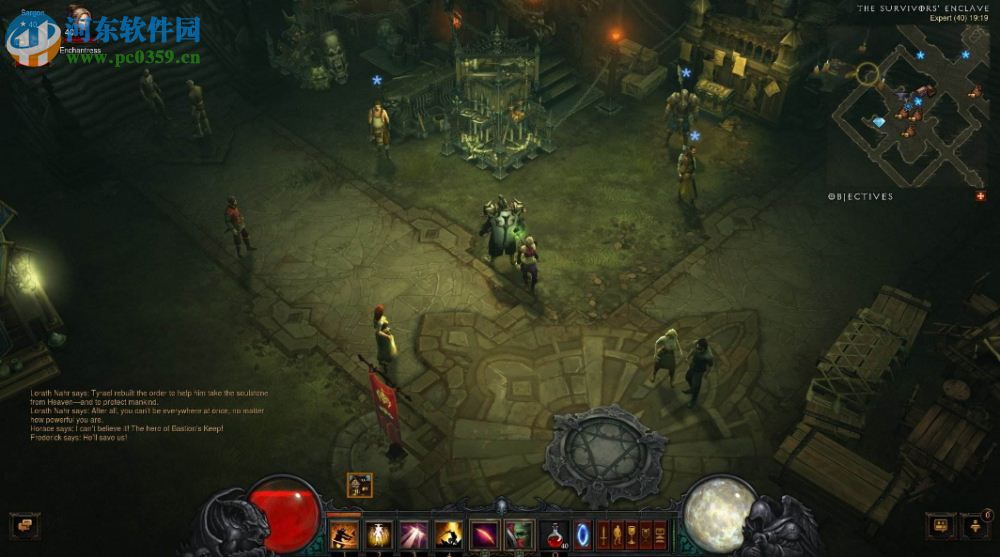Open the chat button in bottom-left corner
This screenshot has height=557, width=1000.
[24, 523]
